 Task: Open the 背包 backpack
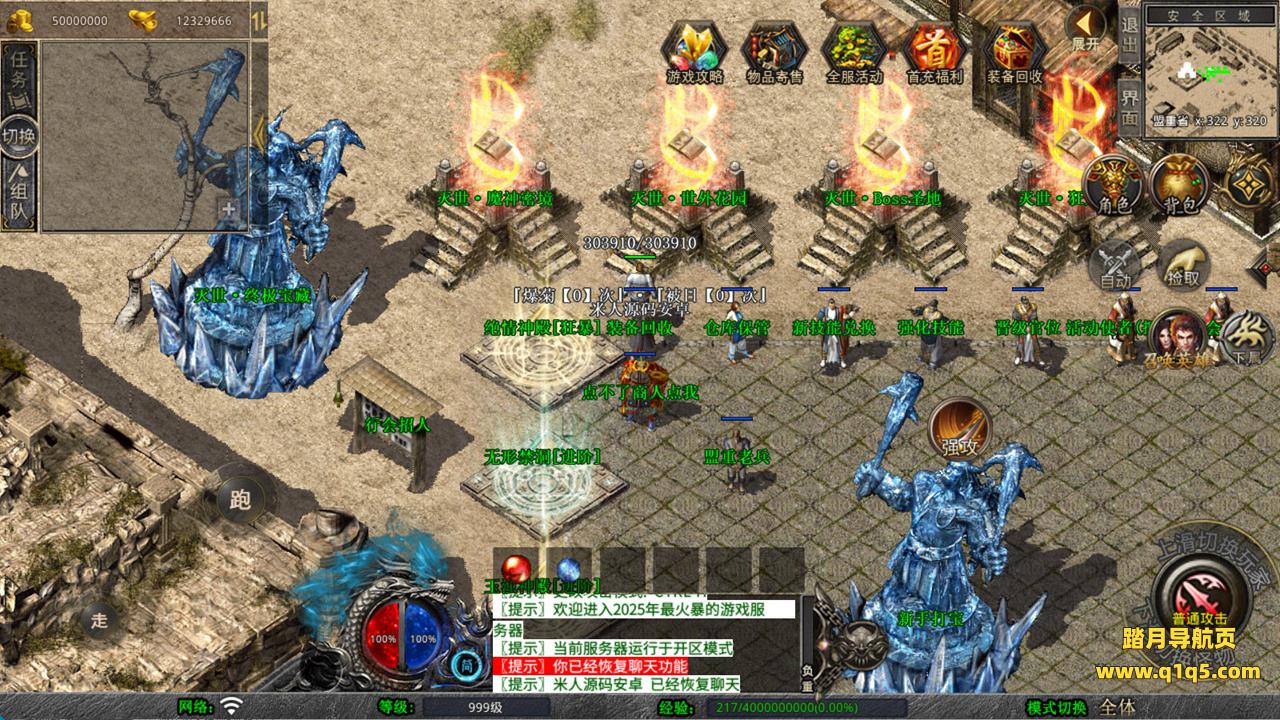pos(1179,185)
